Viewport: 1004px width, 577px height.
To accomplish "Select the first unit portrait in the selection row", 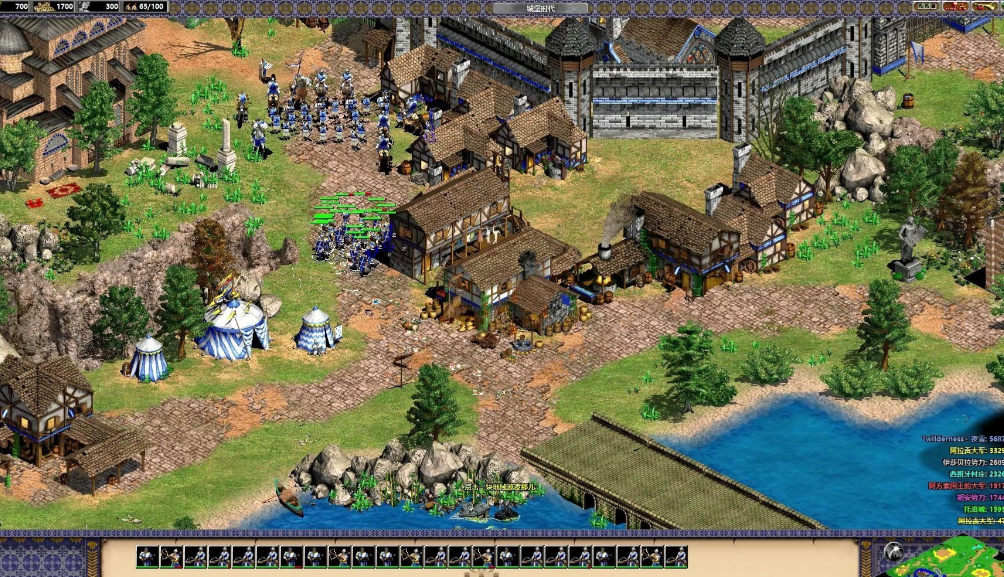I will coord(146,556).
